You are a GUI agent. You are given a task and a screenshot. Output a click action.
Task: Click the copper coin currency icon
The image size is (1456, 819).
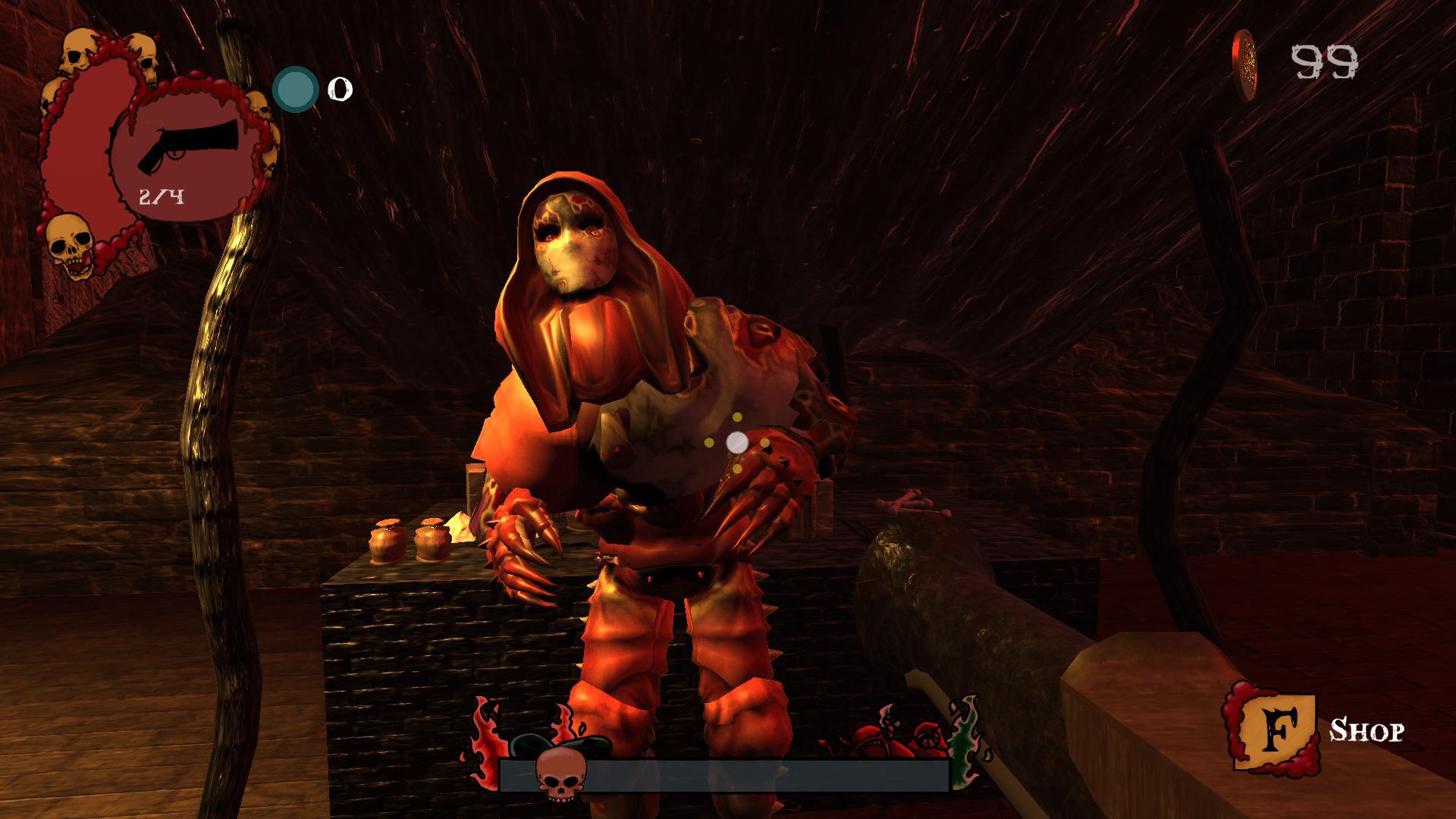coord(1245,64)
